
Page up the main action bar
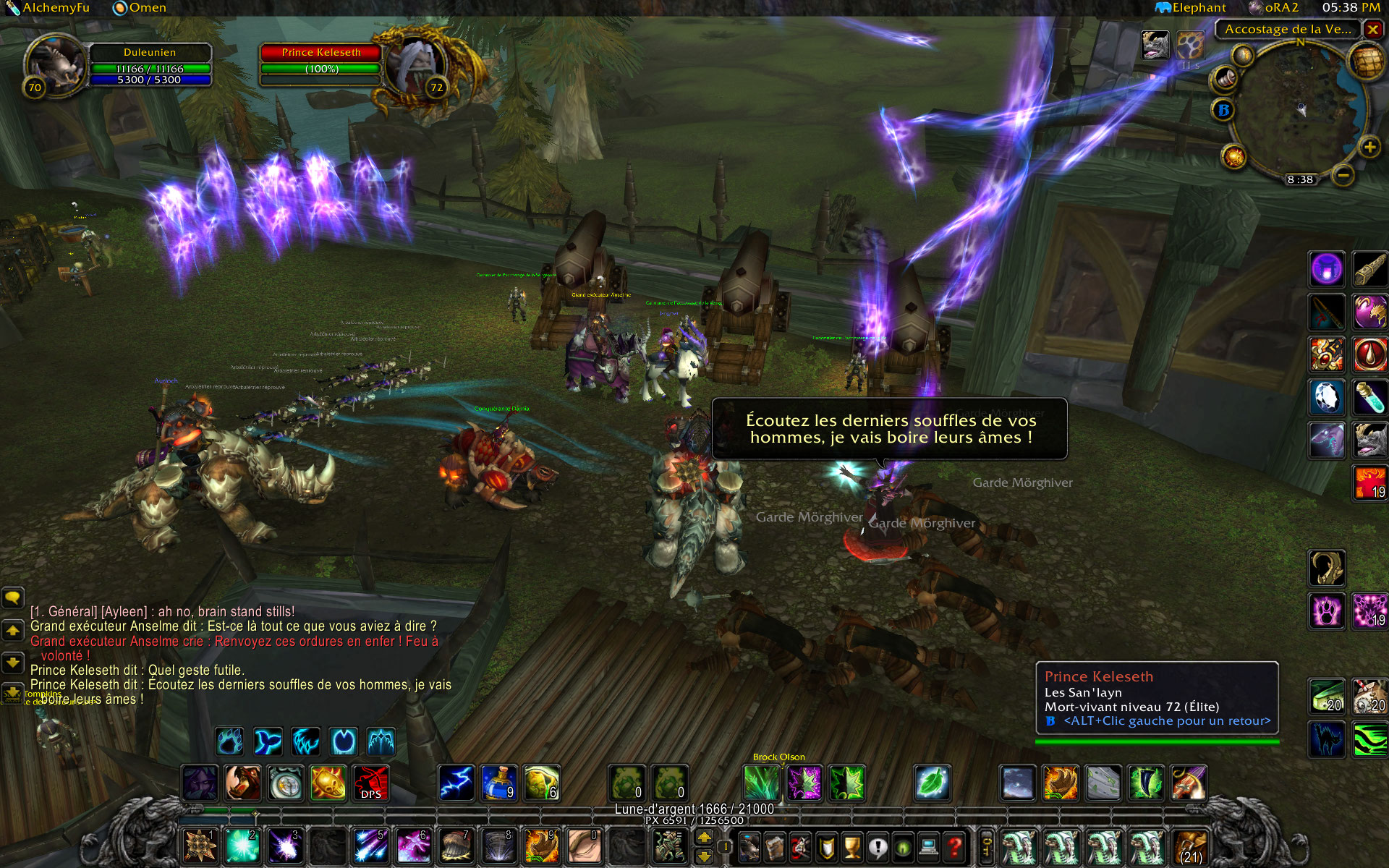pos(704,838)
